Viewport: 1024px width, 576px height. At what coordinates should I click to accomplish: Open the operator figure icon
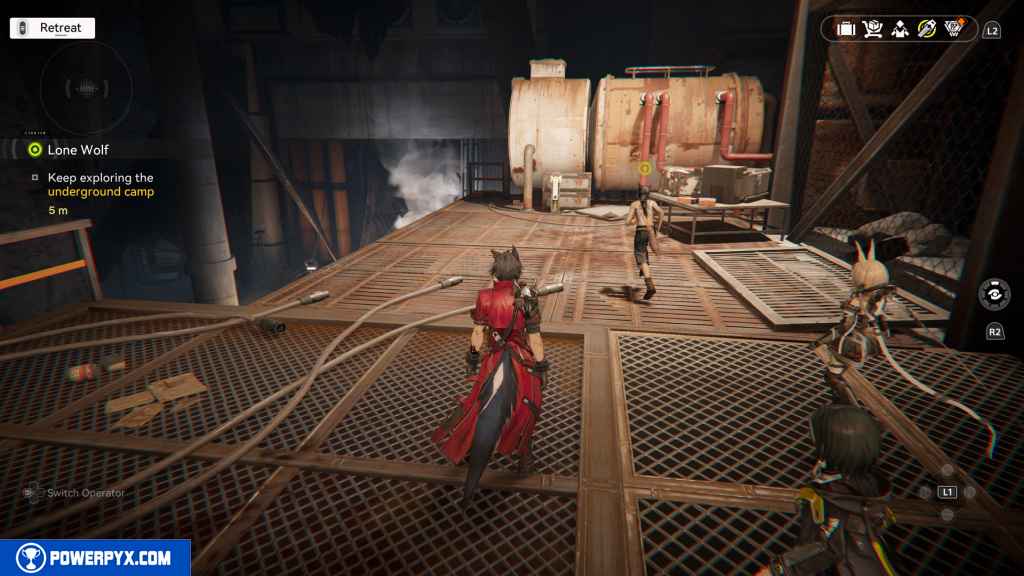coord(900,29)
